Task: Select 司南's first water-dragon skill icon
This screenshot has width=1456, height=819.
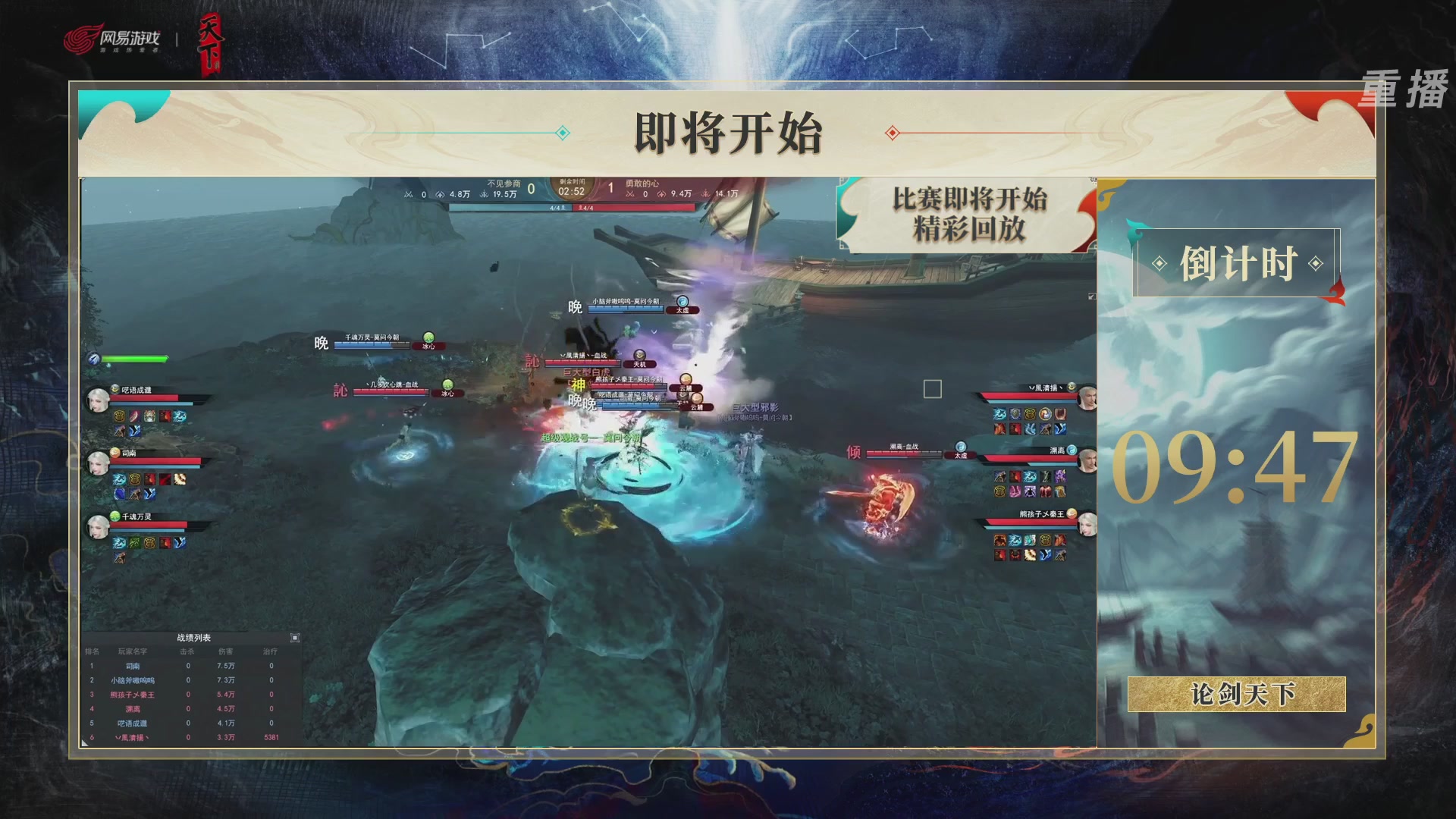Action: pyautogui.click(x=119, y=479)
